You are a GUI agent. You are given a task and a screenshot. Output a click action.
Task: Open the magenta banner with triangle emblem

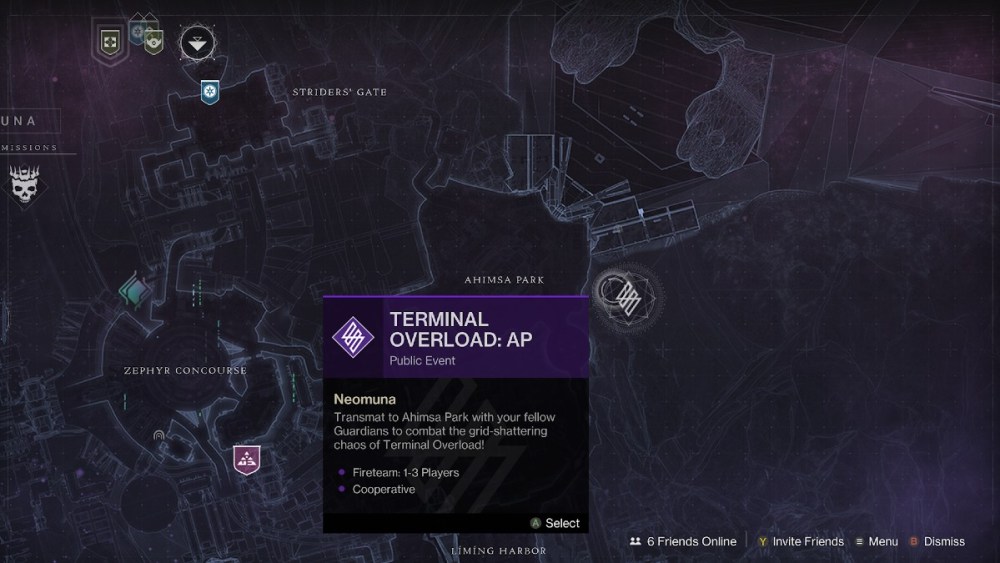246,459
